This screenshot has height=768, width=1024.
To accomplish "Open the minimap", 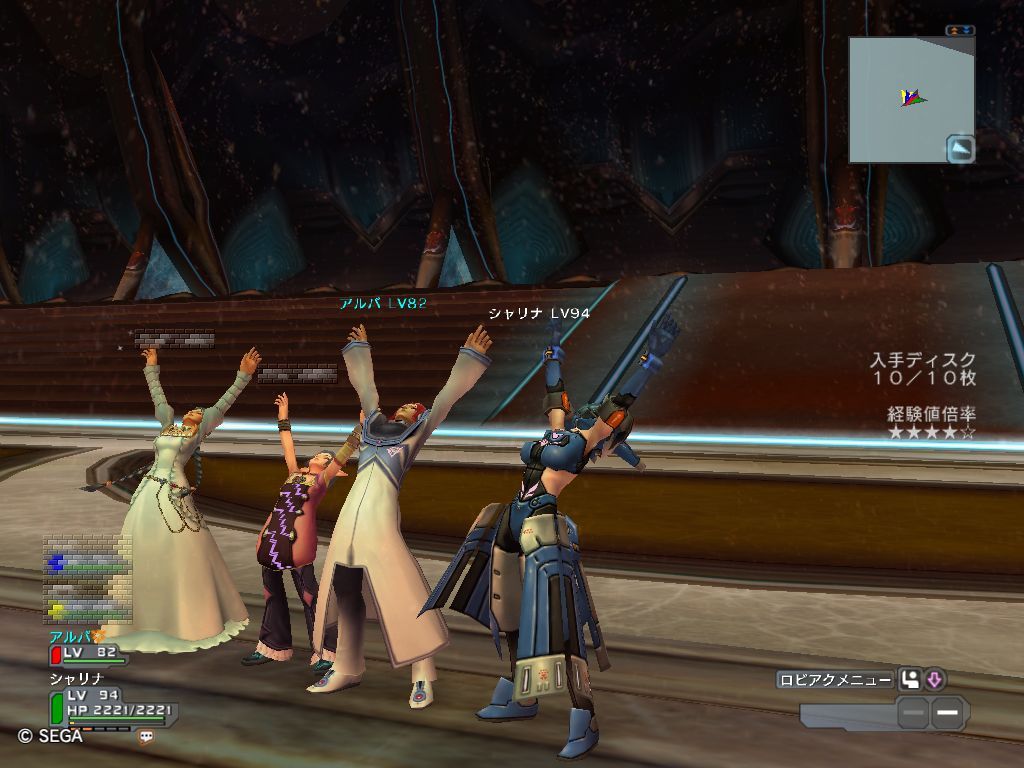I will [x=905, y=98].
